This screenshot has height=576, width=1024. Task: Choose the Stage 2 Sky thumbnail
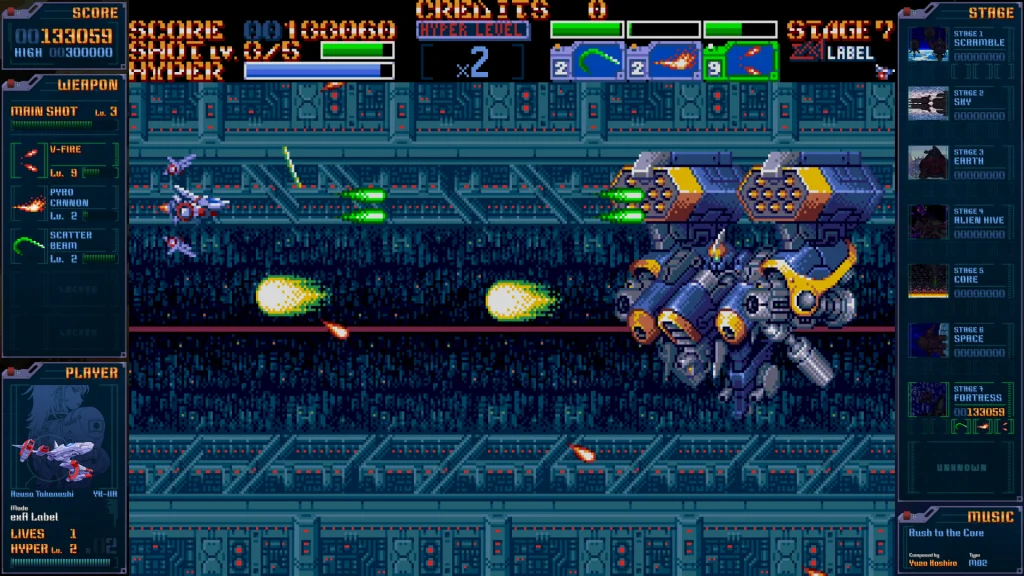coord(928,104)
